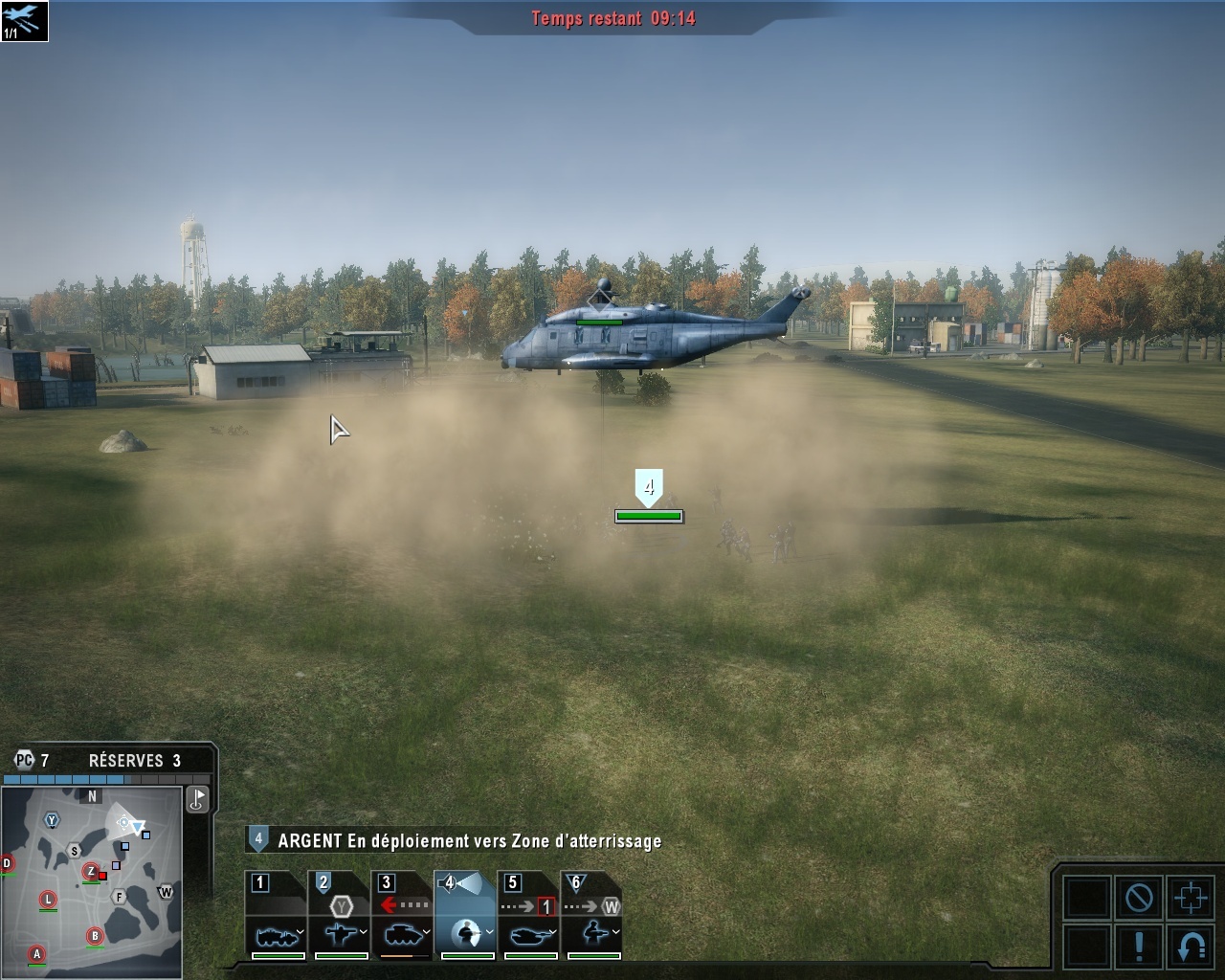This screenshot has height=980, width=1225.
Task: Click the exclamation mark command button
Action: click(1139, 946)
